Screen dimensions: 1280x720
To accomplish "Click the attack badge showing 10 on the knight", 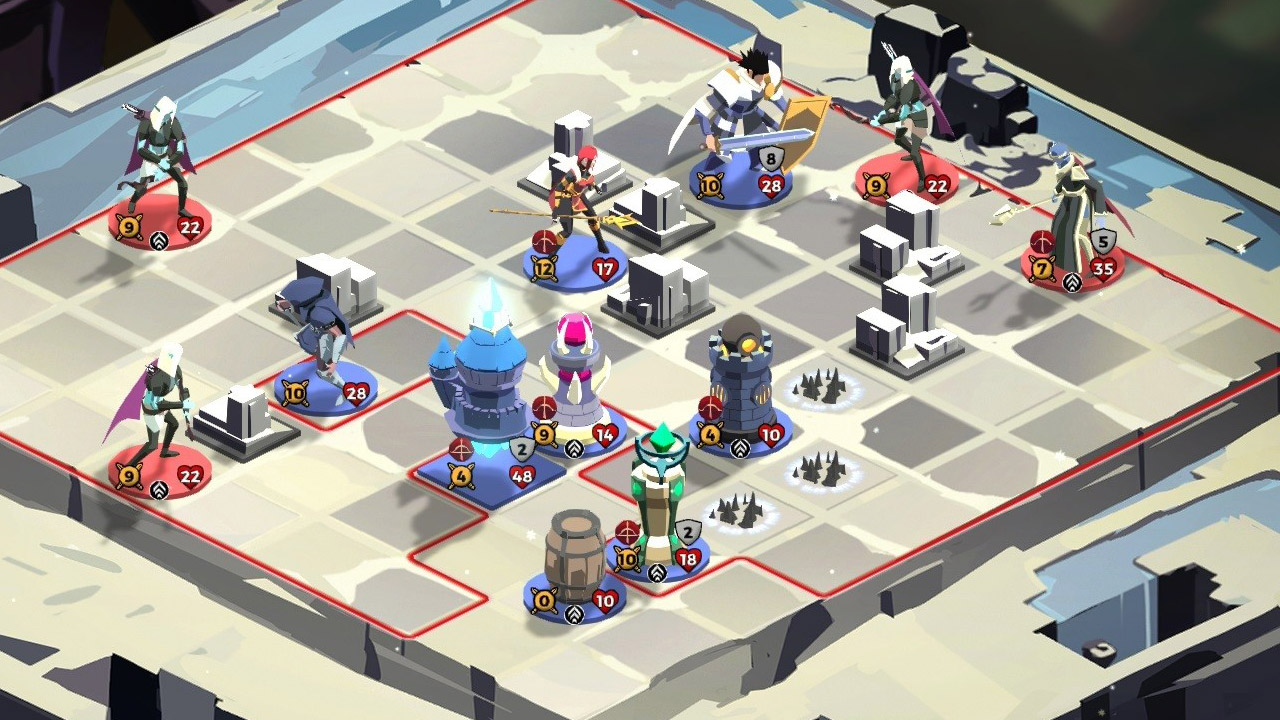I will [710, 184].
